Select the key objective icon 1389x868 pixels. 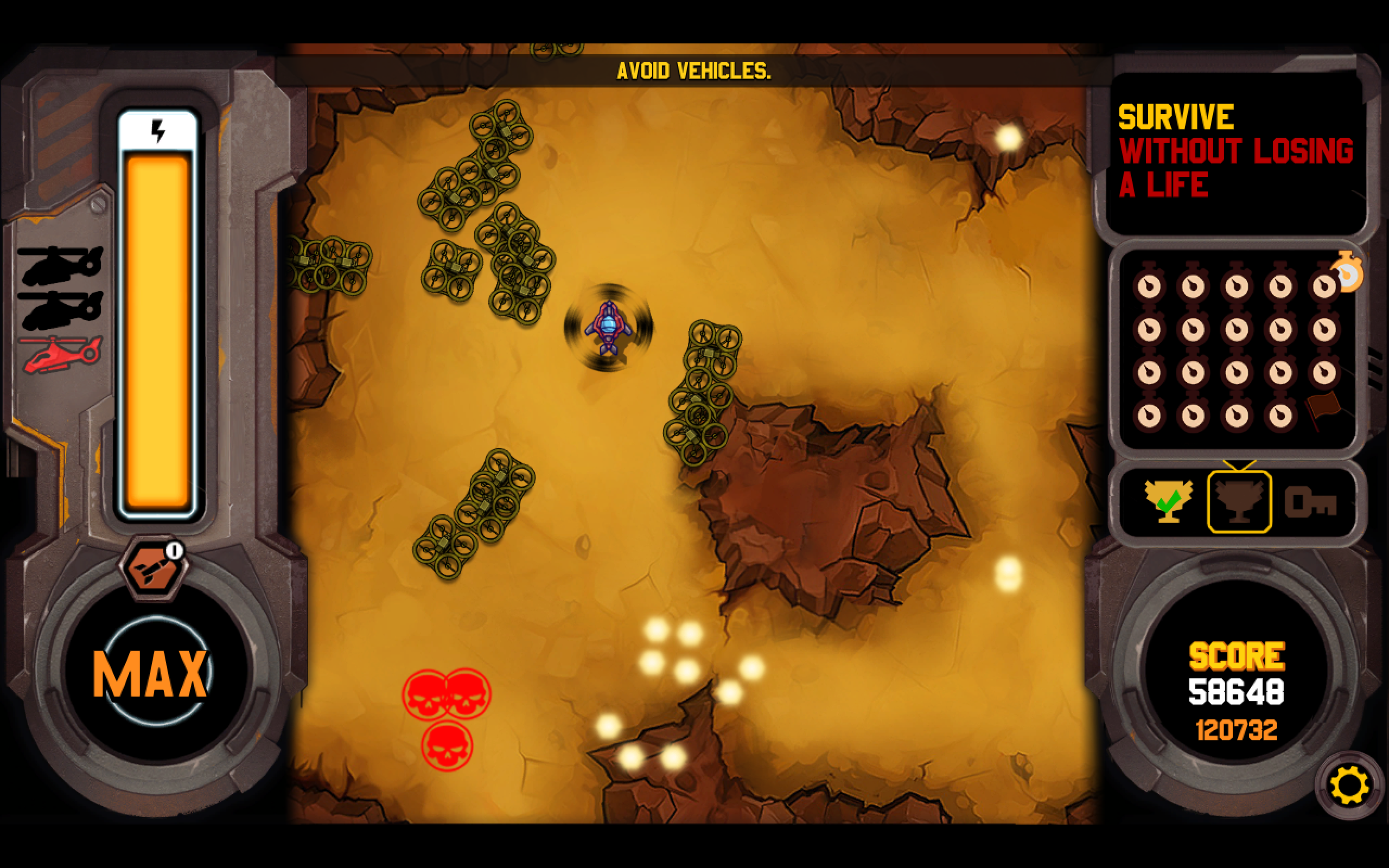point(1311,502)
